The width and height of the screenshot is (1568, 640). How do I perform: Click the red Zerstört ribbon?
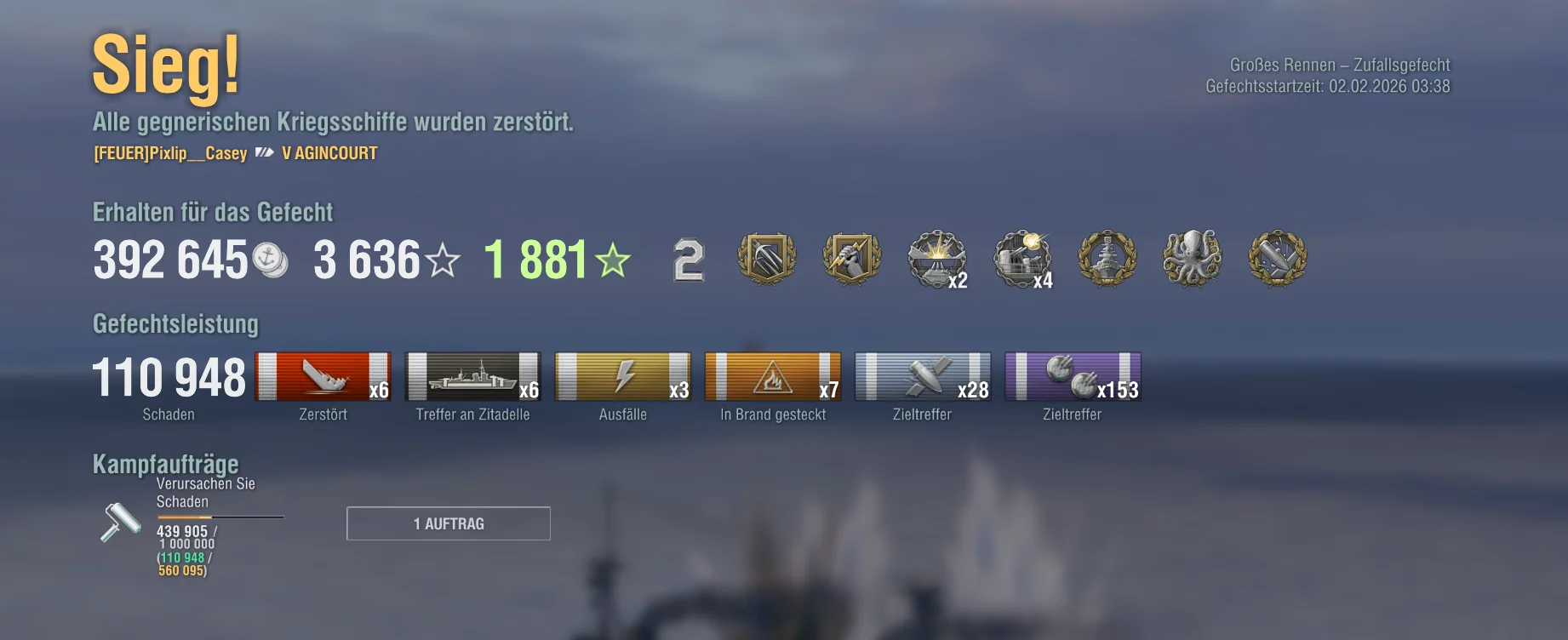click(x=323, y=376)
